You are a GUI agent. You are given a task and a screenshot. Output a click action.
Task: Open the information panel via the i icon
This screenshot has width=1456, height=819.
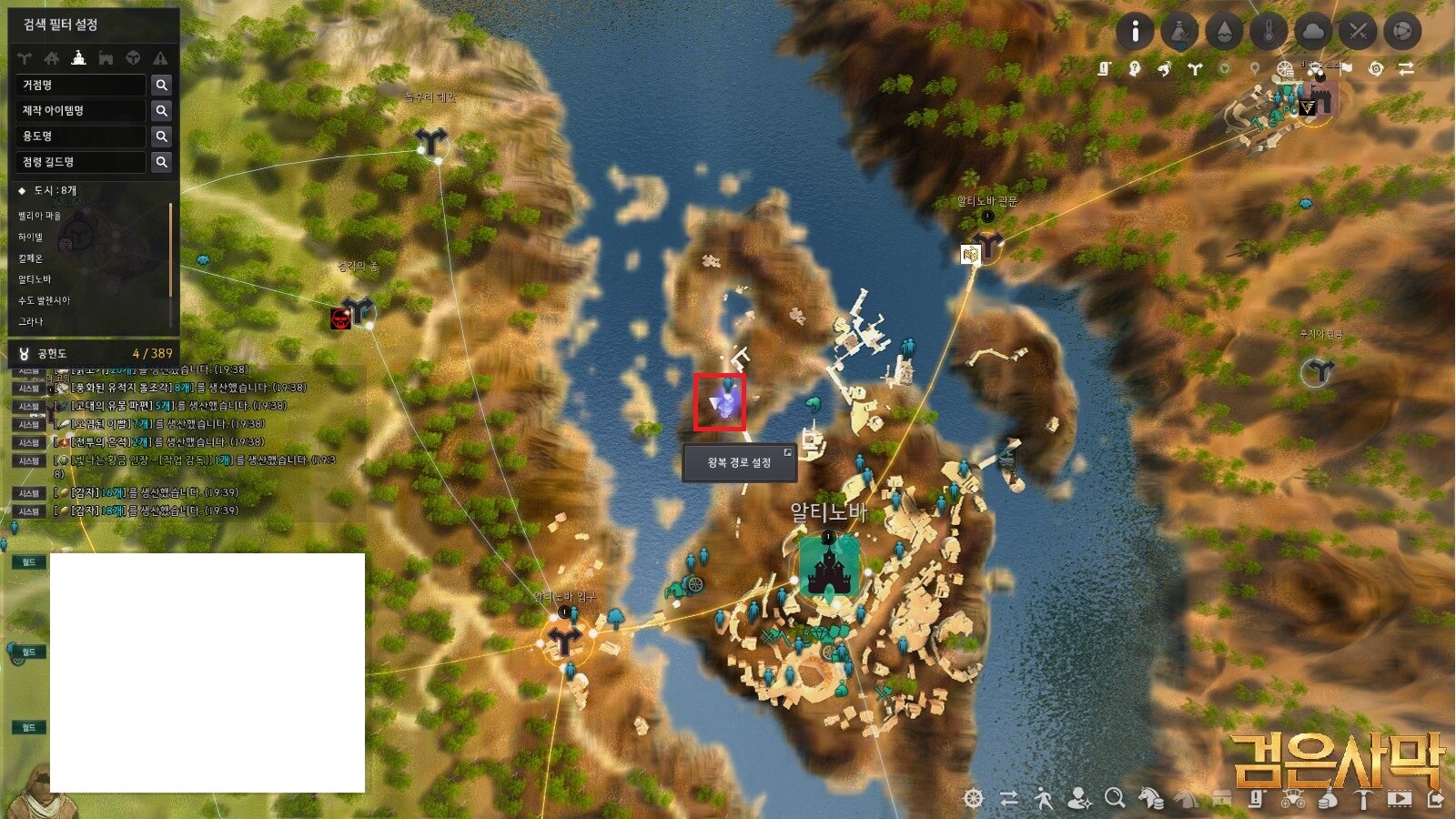(x=1134, y=29)
